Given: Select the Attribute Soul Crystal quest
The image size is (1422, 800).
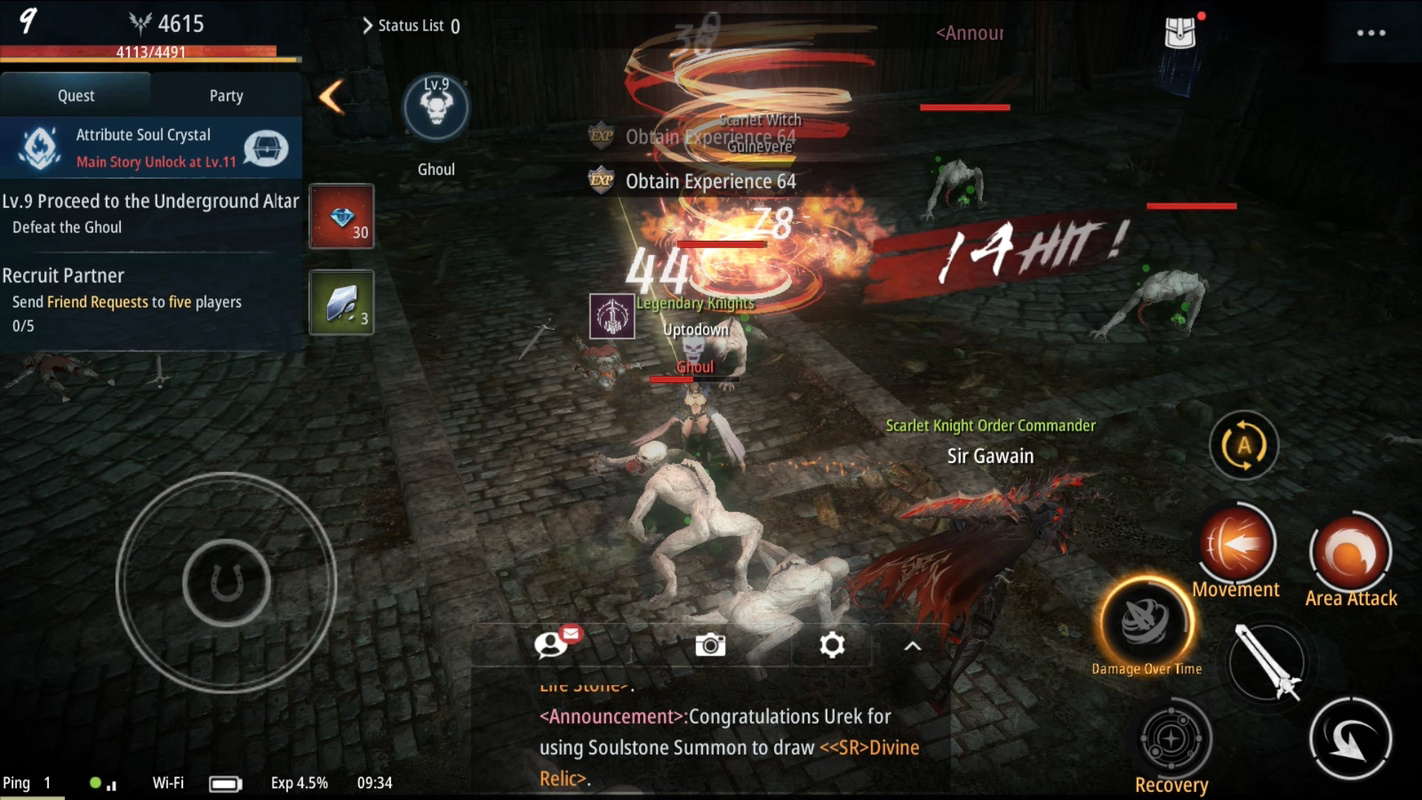Looking at the screenshot, I should [x=150, y=145].
